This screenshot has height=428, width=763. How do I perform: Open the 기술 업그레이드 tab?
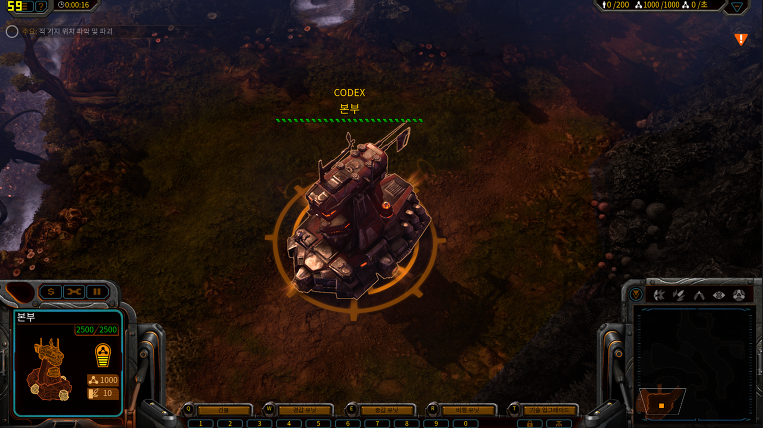pyautogui.click(x=549, y=410)
